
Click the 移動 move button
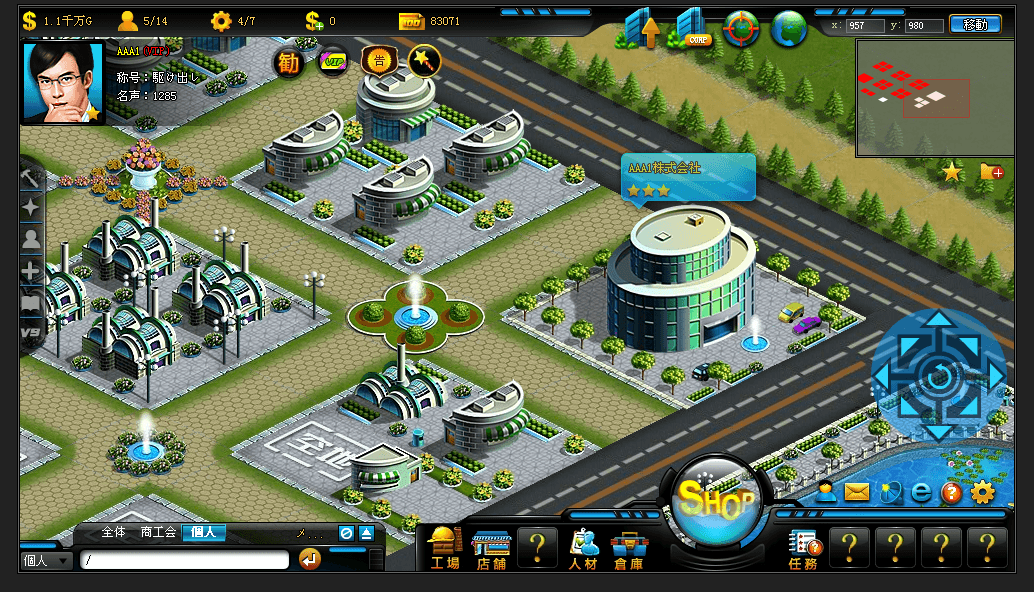[x=975, y=25]
